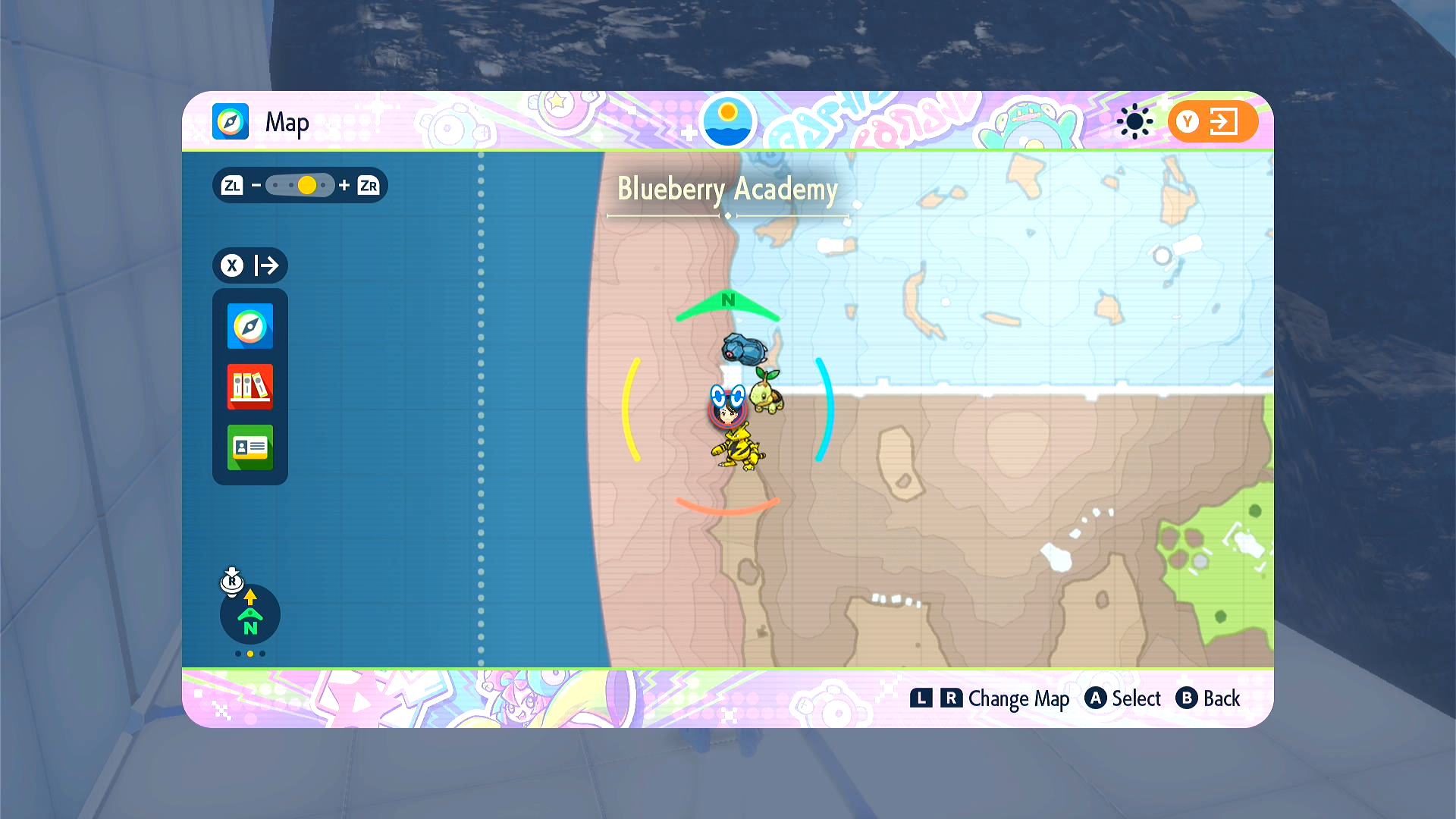Open the green Profile card app icon

[249, 447]
